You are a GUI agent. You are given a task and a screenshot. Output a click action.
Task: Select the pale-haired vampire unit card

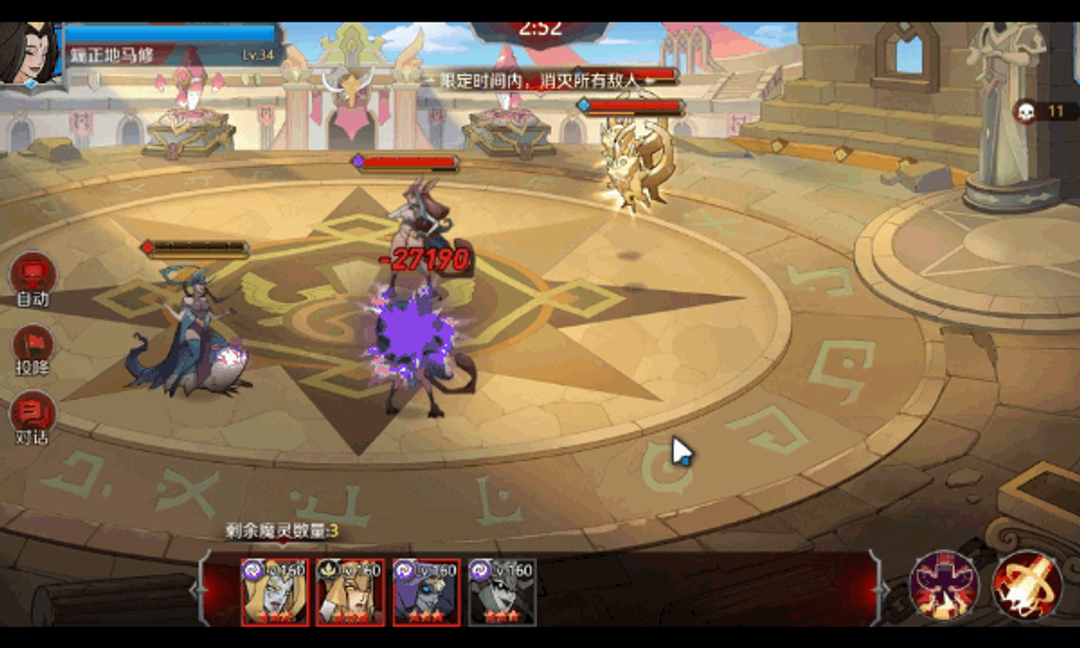pyautogui.click(x=274, y=592)
